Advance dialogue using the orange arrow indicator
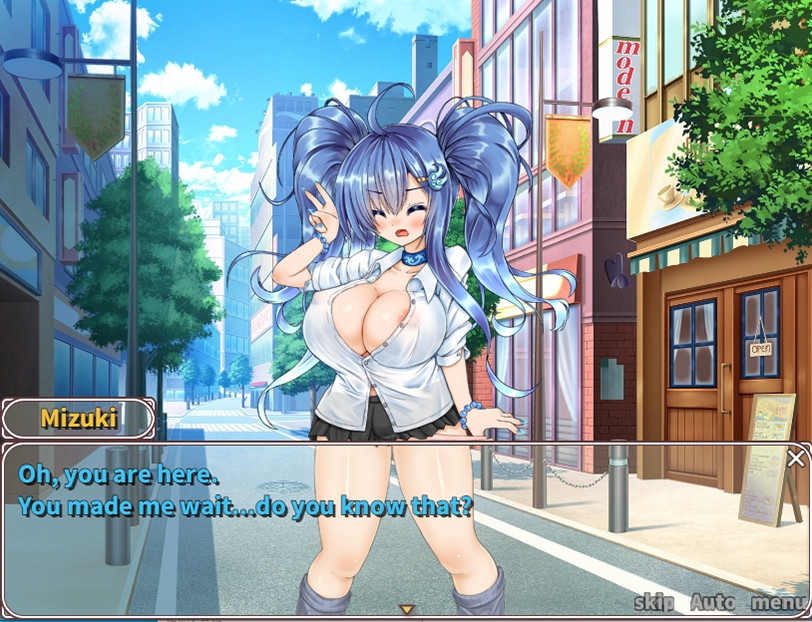Screen dimensions: 812x622 click(x=406, y=608)
